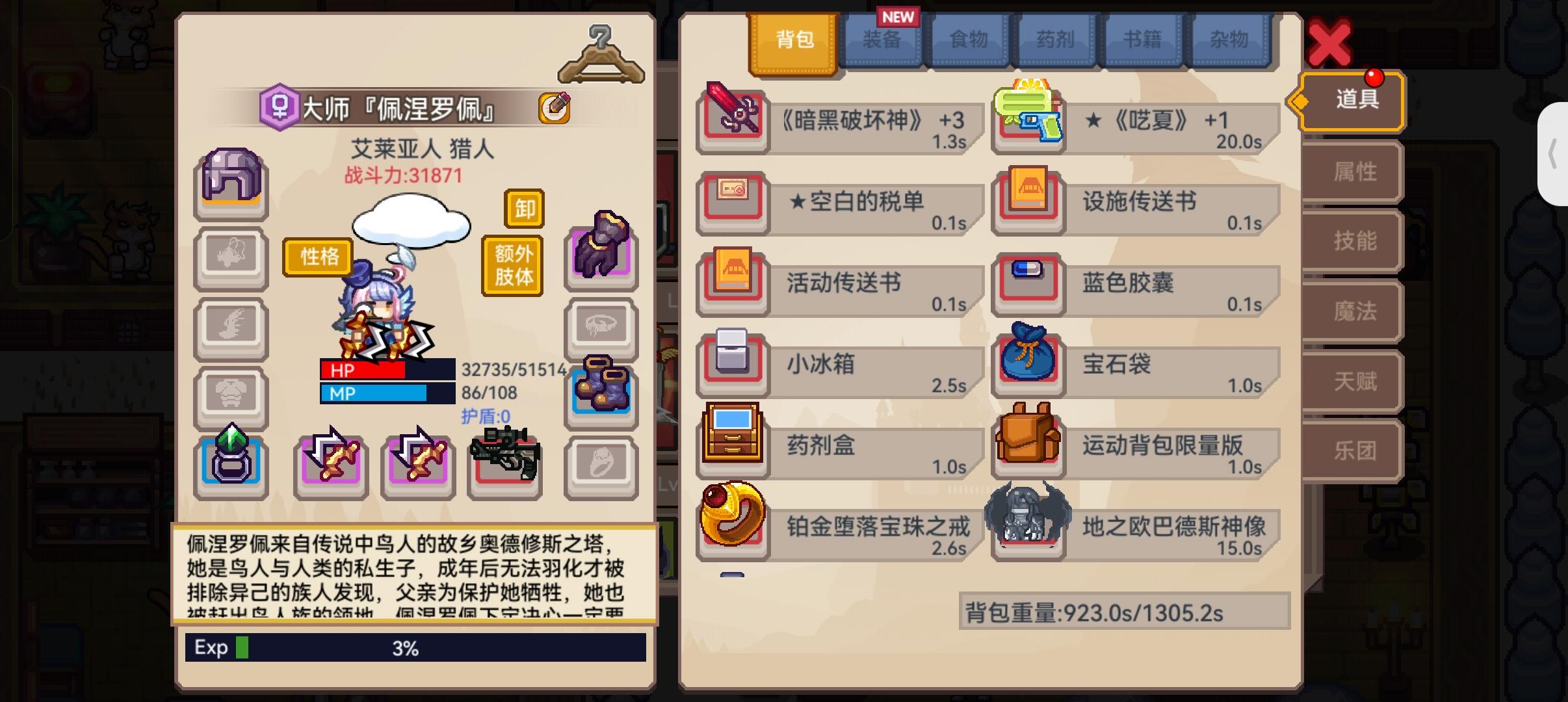Switch to the 装备 tab

[884, 40]
